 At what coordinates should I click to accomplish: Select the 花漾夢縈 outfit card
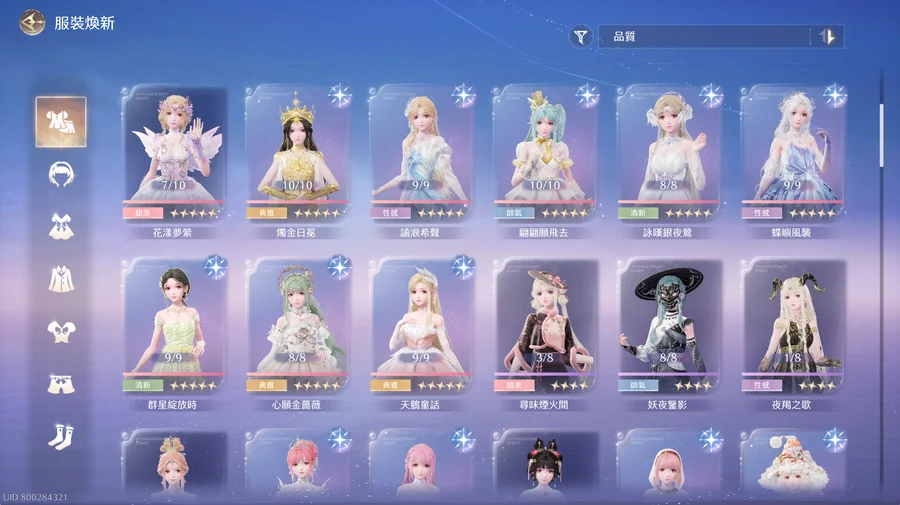click(x=174, y=153)
